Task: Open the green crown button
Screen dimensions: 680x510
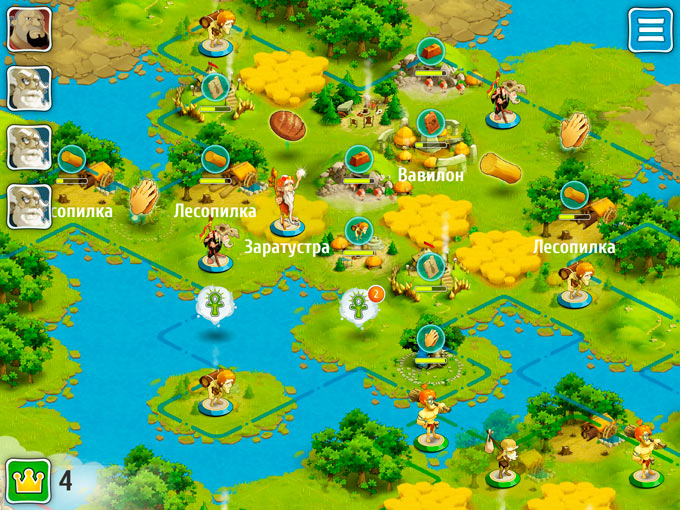Action: coord(28,481)
